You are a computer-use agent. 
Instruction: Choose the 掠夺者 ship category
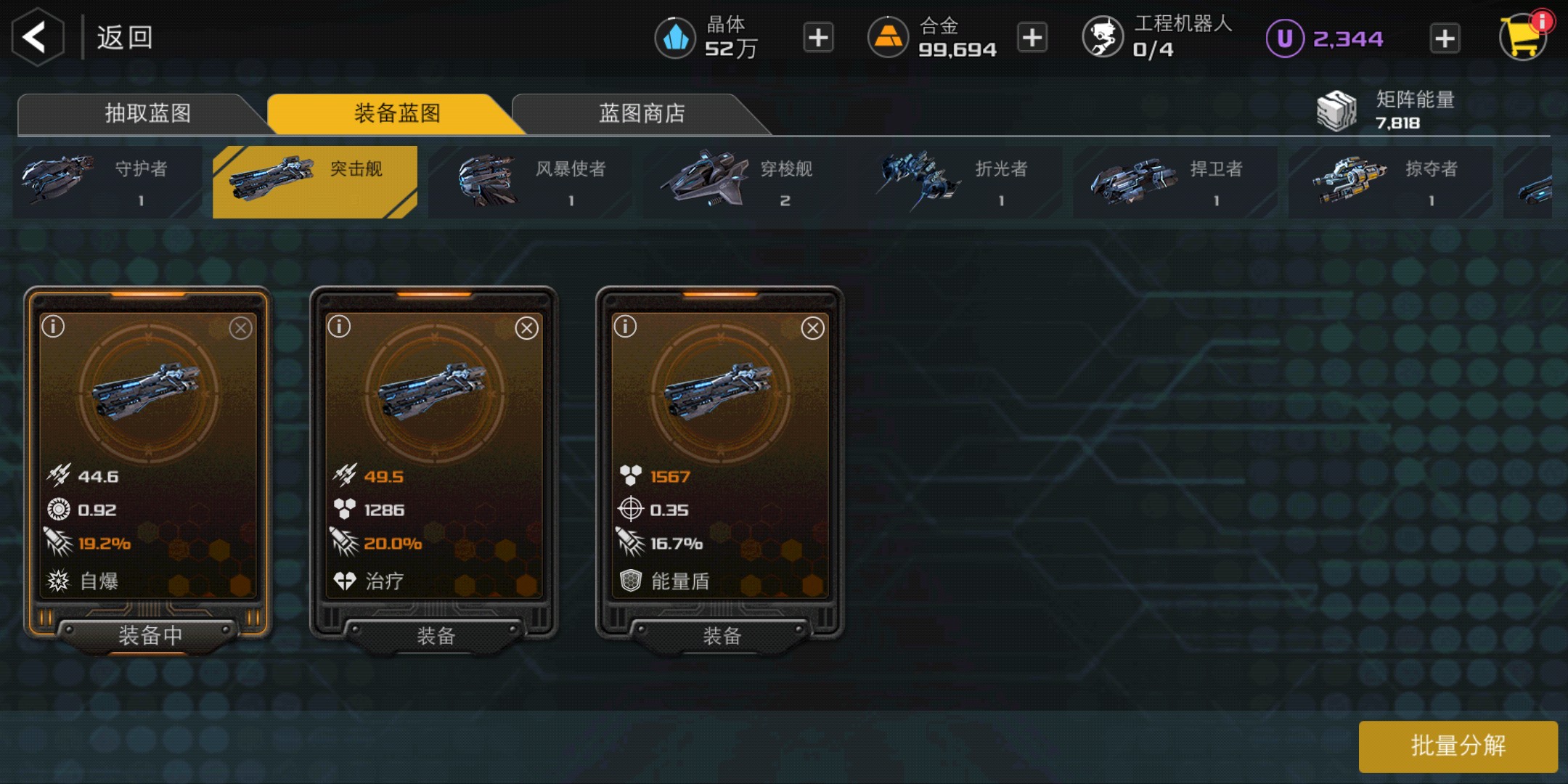[1389, 181]
